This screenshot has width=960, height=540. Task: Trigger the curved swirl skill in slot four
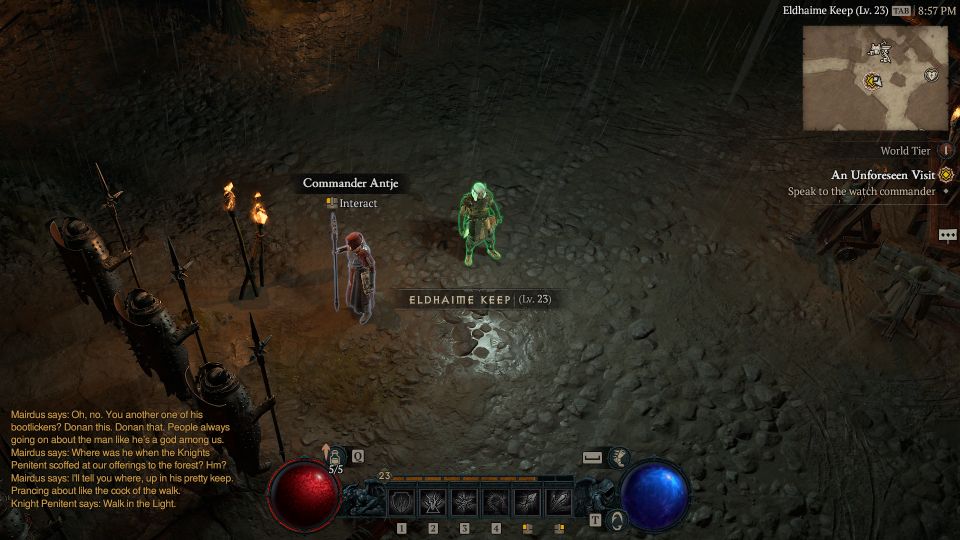(x=496, y=501)
